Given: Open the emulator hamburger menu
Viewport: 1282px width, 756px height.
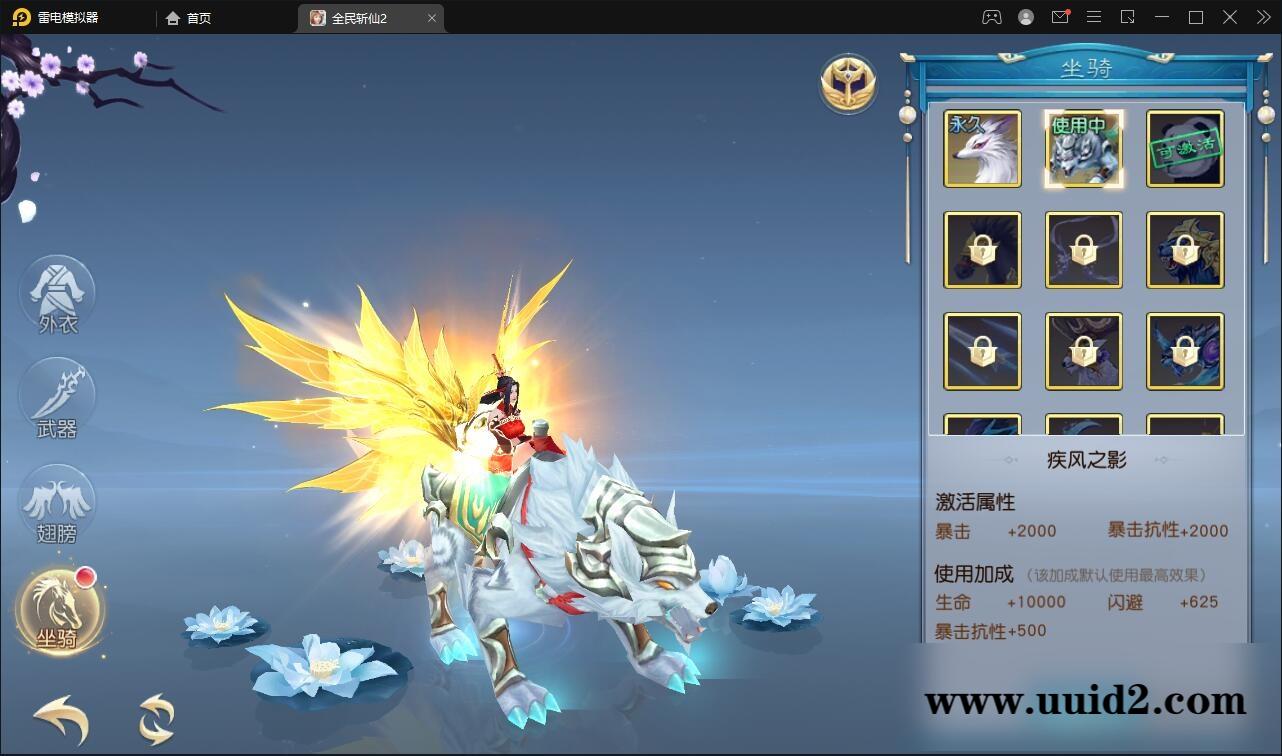Looking at the screenshot, I should [x=1094, y=17].
